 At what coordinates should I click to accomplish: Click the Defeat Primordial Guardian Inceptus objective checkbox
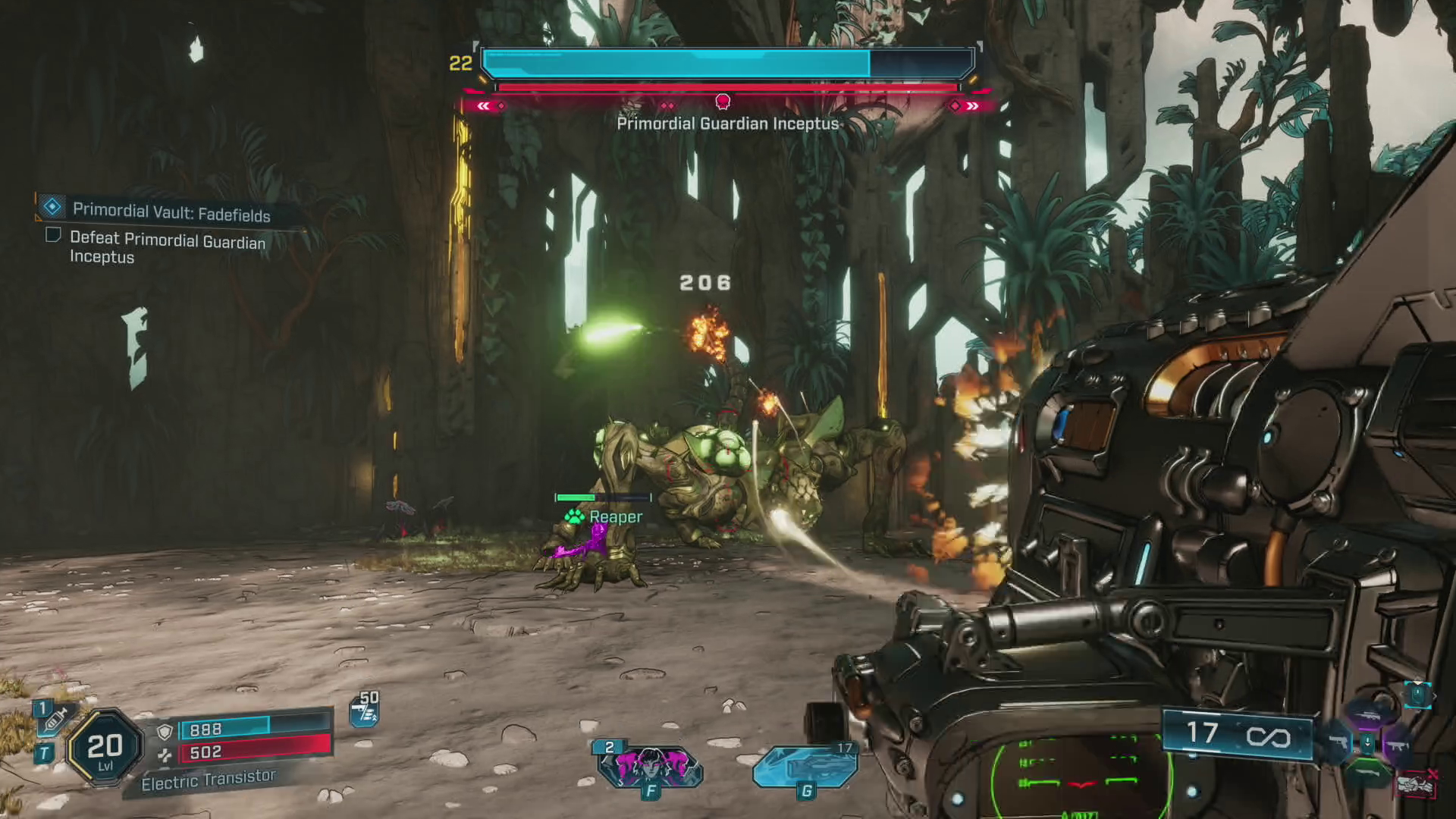click(x=53, y=235)
